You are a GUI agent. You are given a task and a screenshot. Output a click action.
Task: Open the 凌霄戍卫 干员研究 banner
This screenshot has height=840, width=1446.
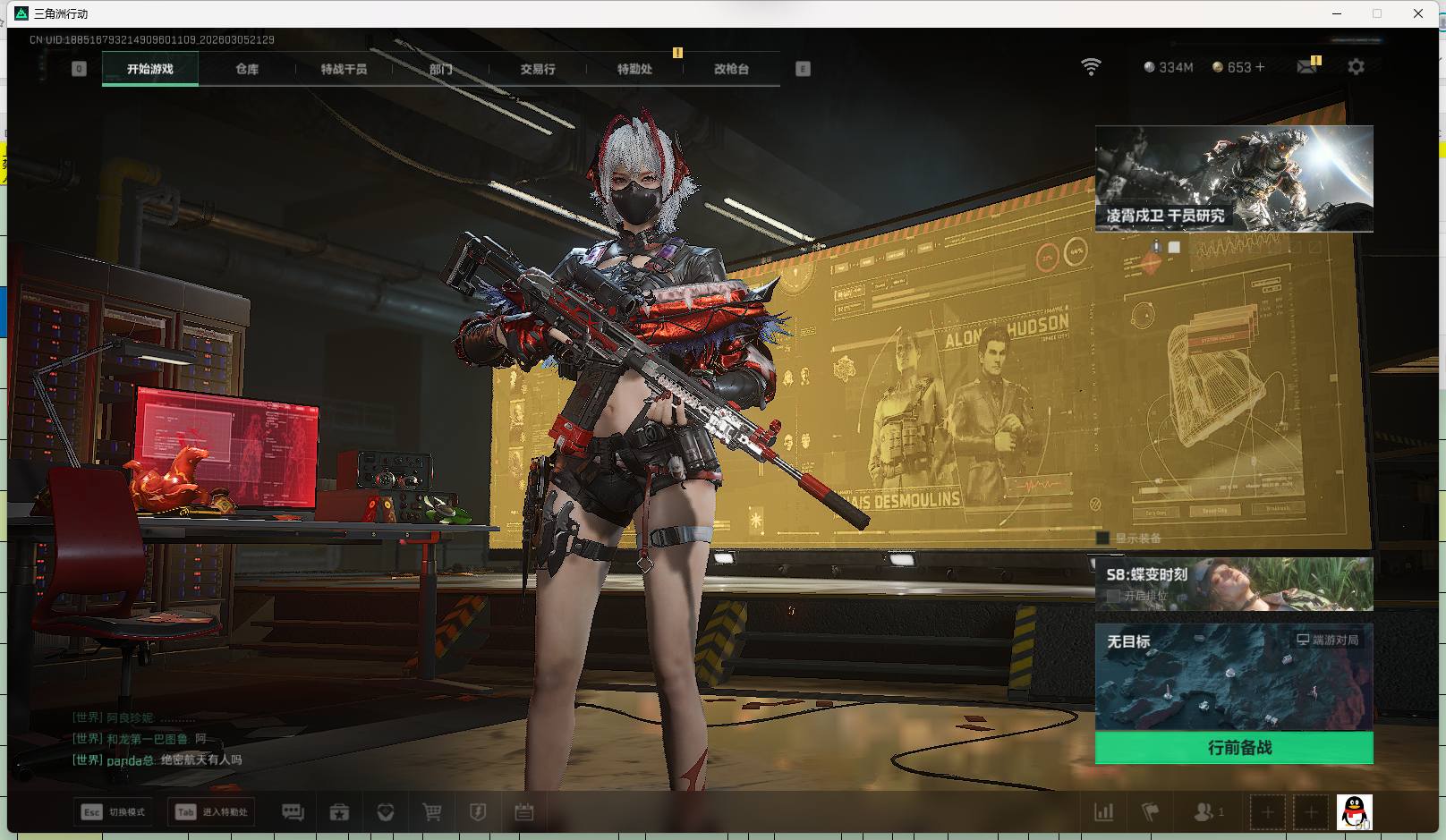1234,179
